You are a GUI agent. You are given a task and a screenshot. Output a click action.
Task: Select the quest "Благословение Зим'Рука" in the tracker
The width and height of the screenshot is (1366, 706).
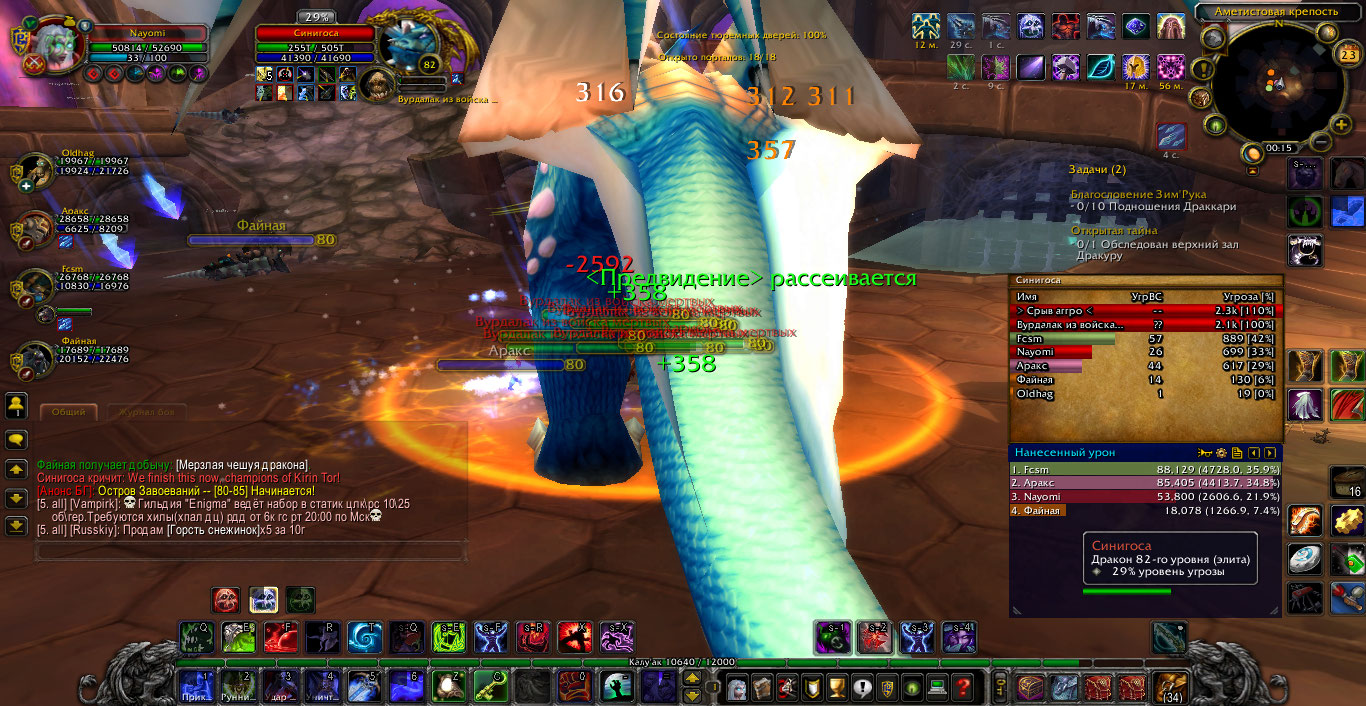coord(1138,194)
